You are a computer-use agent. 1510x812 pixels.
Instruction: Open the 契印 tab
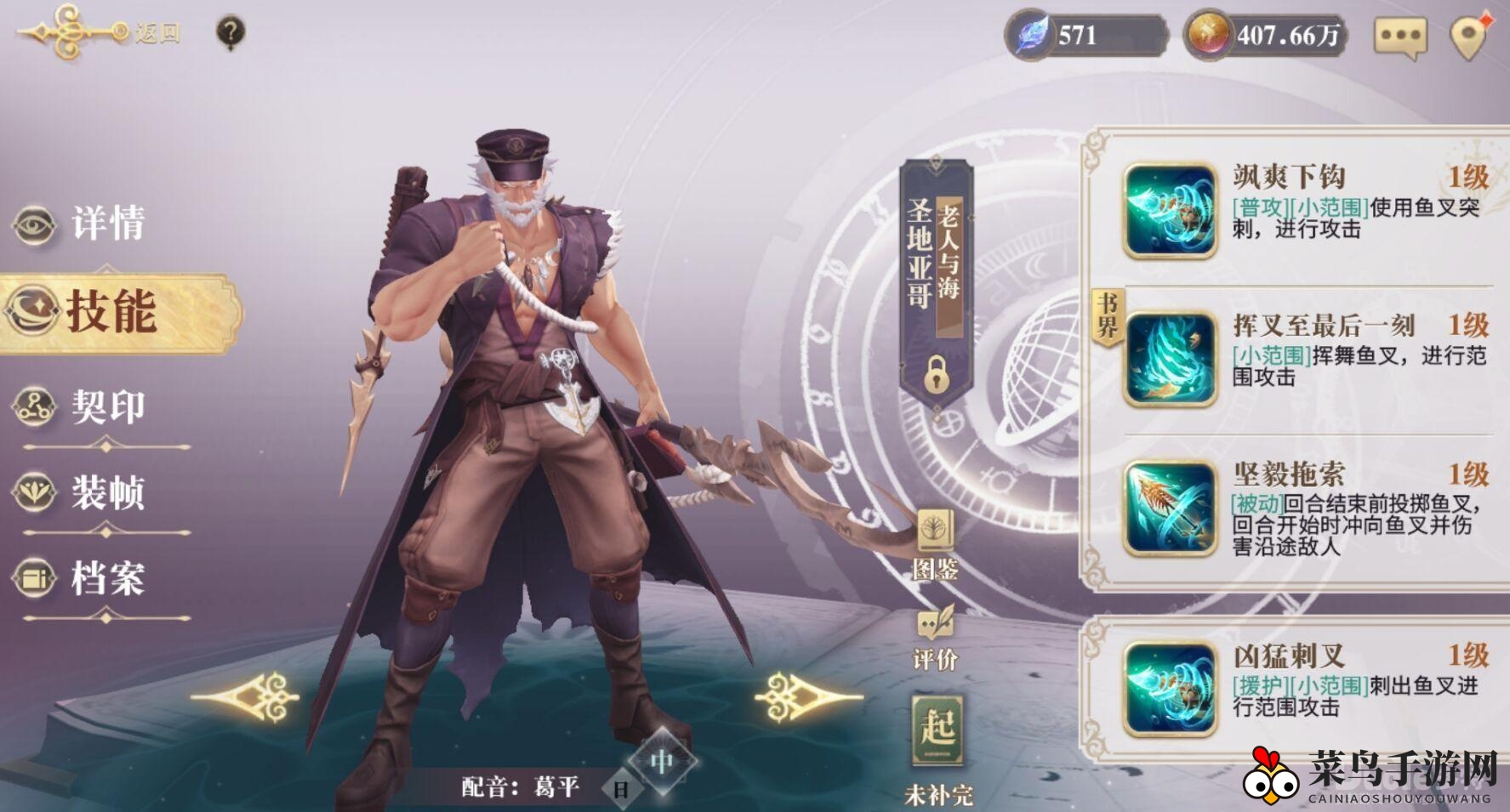click(81, 406)
